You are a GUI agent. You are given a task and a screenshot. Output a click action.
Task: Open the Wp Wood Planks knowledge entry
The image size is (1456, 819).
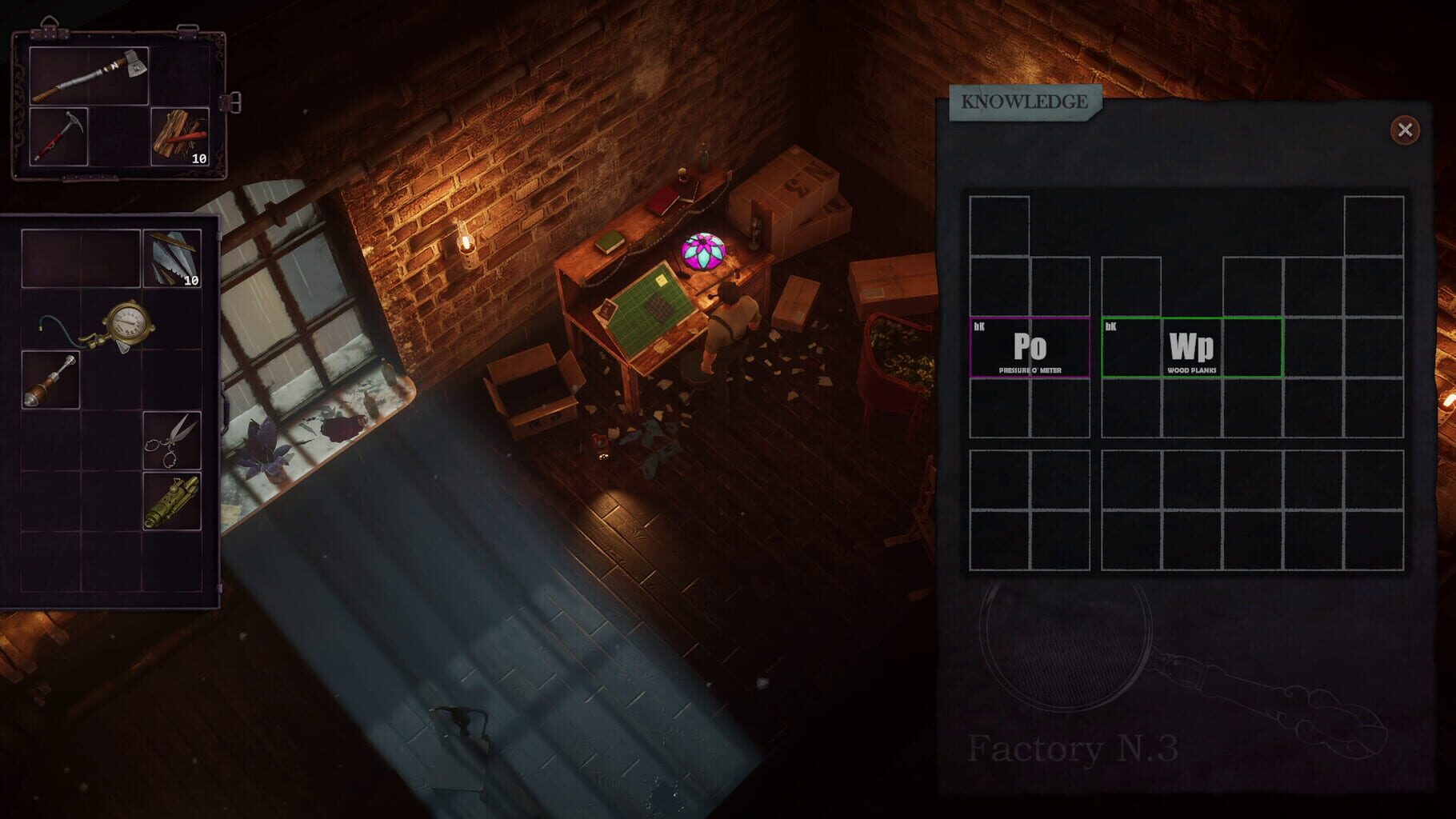tap(1194, 348)
